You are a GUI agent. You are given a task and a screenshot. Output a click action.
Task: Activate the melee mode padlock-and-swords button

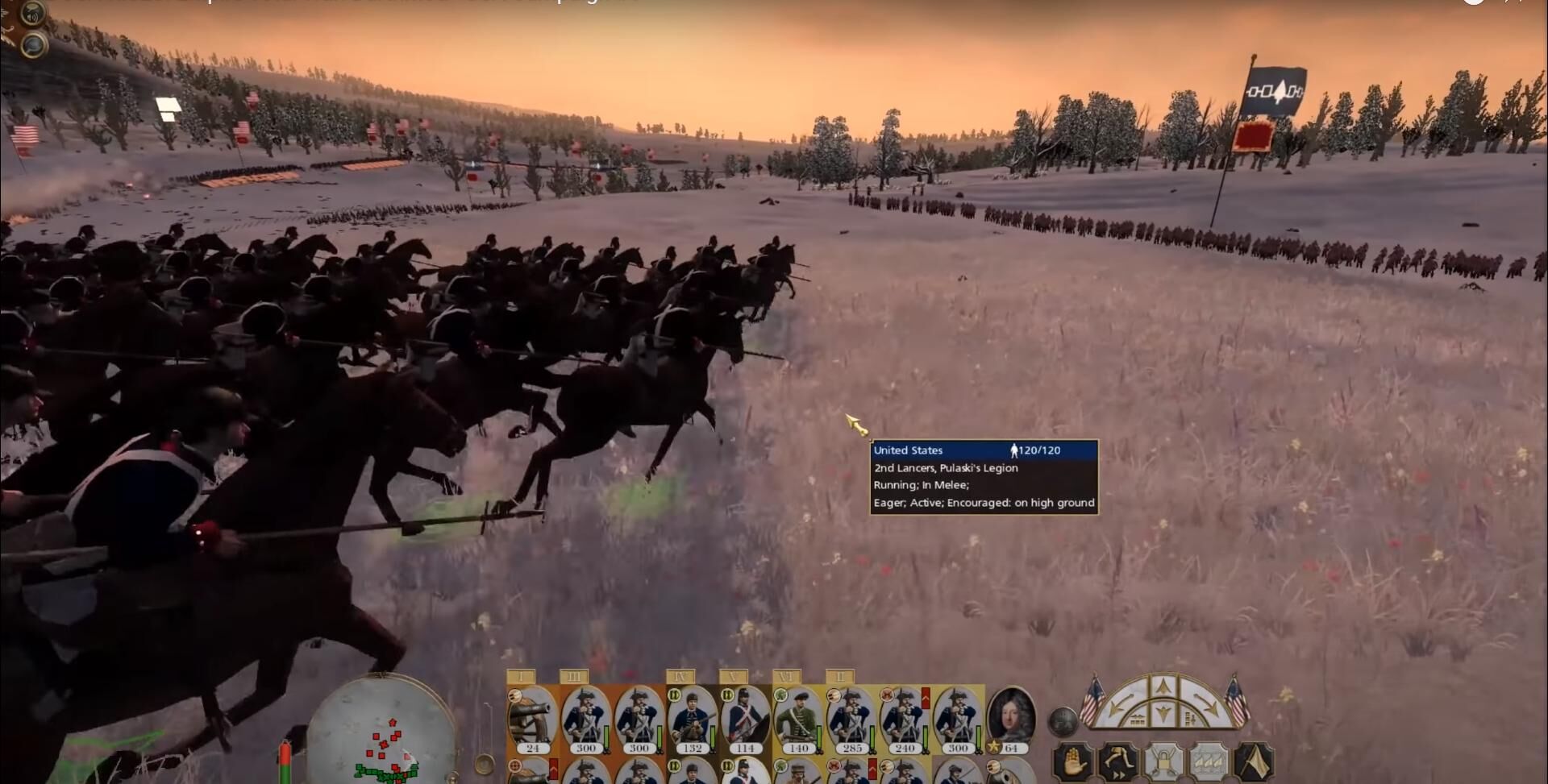click(x=1163, y=761)
